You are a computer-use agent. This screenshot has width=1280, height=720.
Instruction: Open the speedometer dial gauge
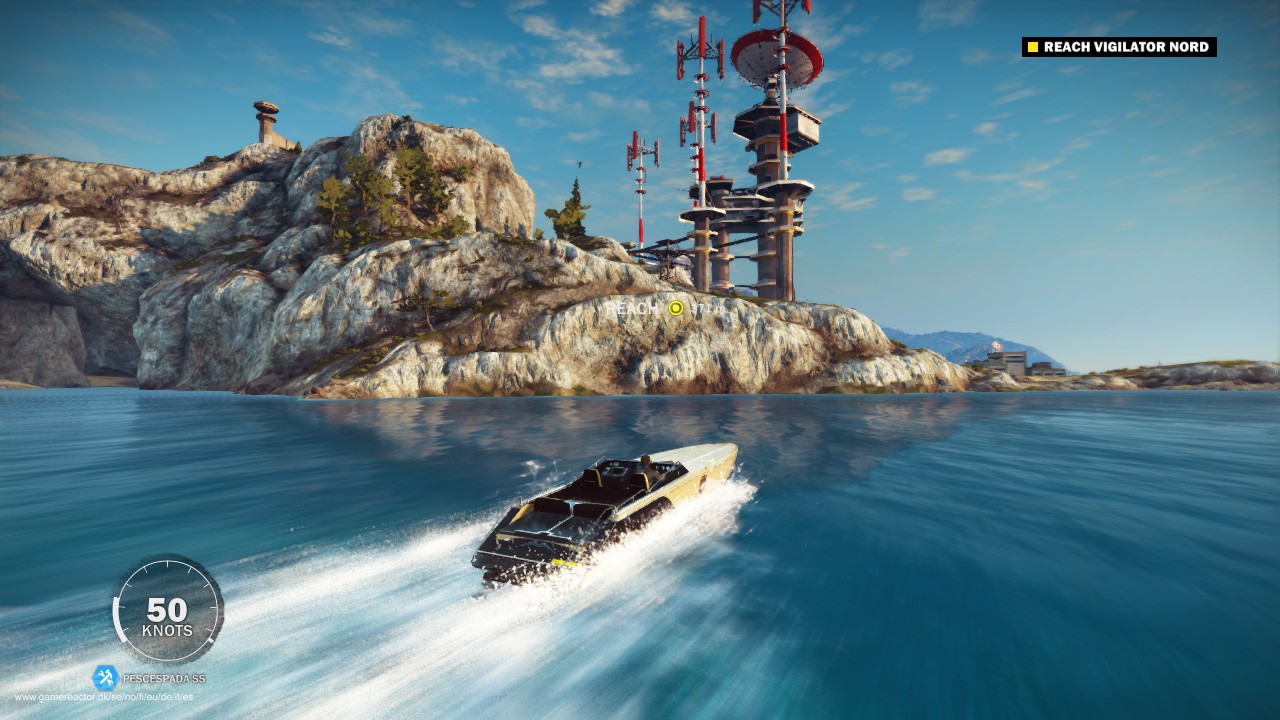pyautogui.click(x=170, y=613)
